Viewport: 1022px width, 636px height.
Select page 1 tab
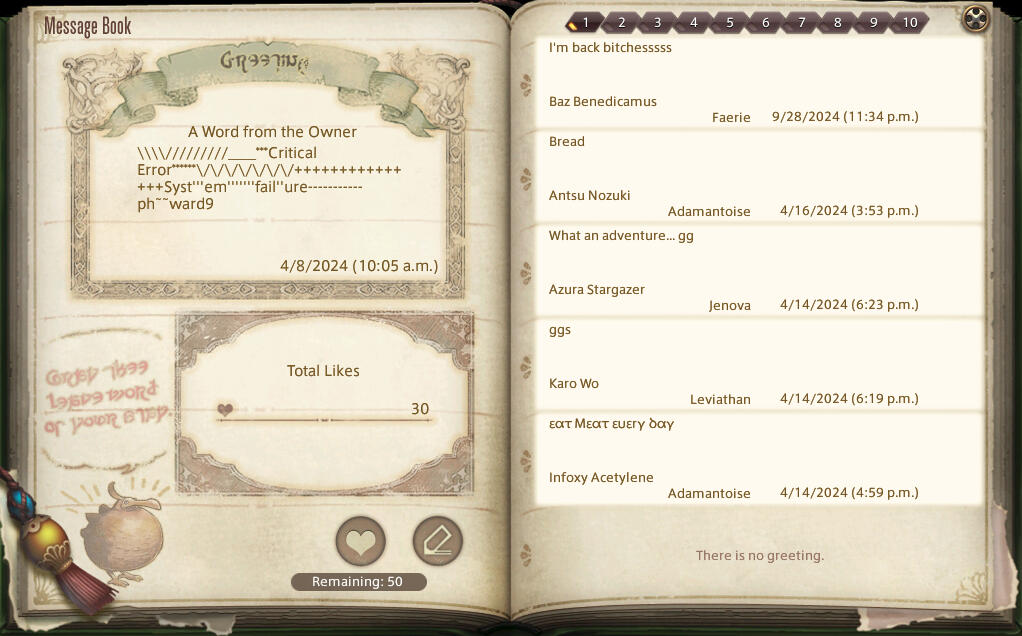[x=585, y=22]
